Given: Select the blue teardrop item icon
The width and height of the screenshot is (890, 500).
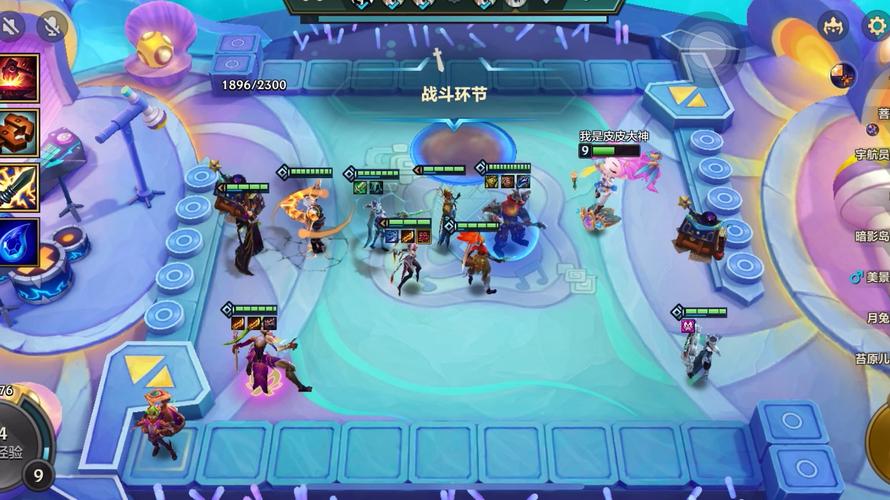Looking at the screenshot, I should tap(19, 242).
